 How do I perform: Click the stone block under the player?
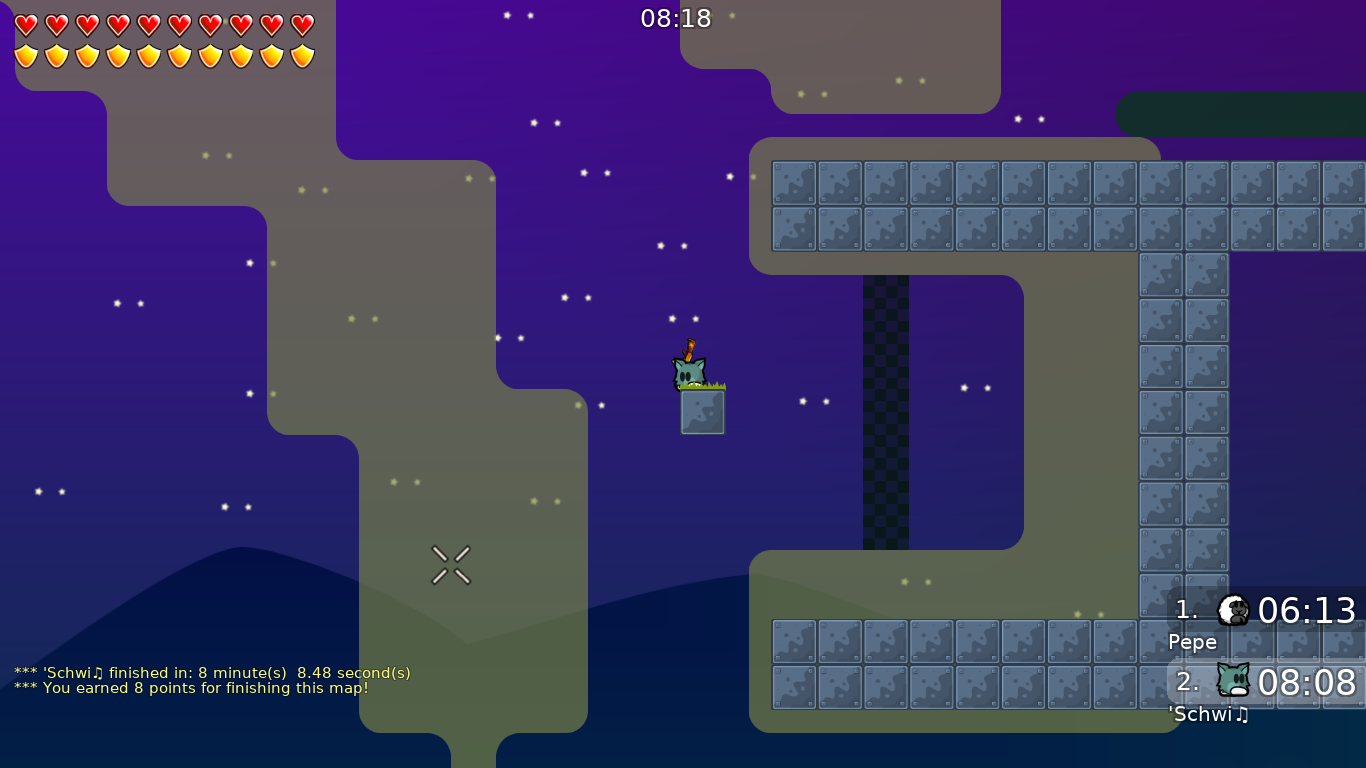point(702,413)
